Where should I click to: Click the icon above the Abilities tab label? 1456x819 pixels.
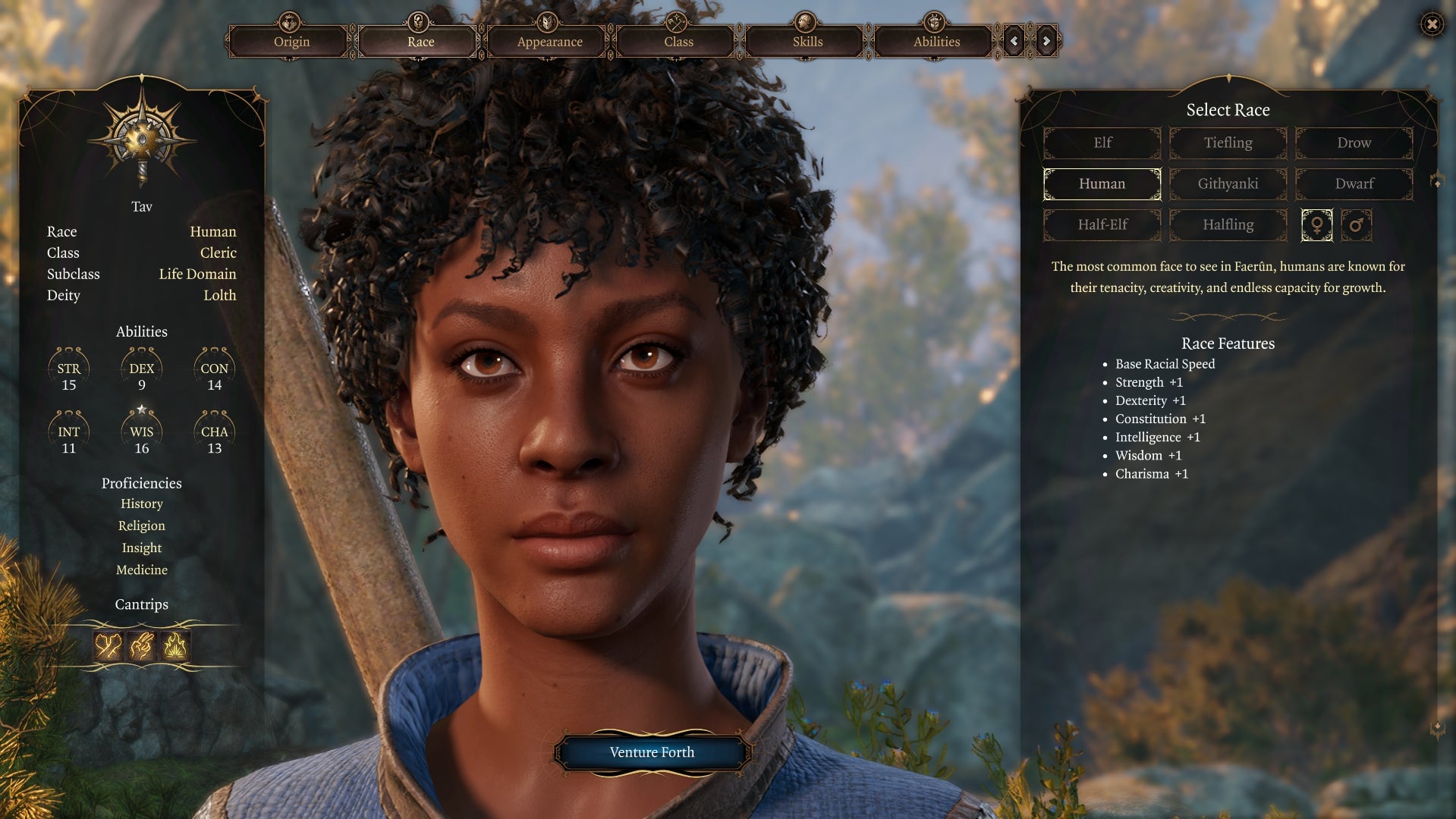tap(934, 21)
